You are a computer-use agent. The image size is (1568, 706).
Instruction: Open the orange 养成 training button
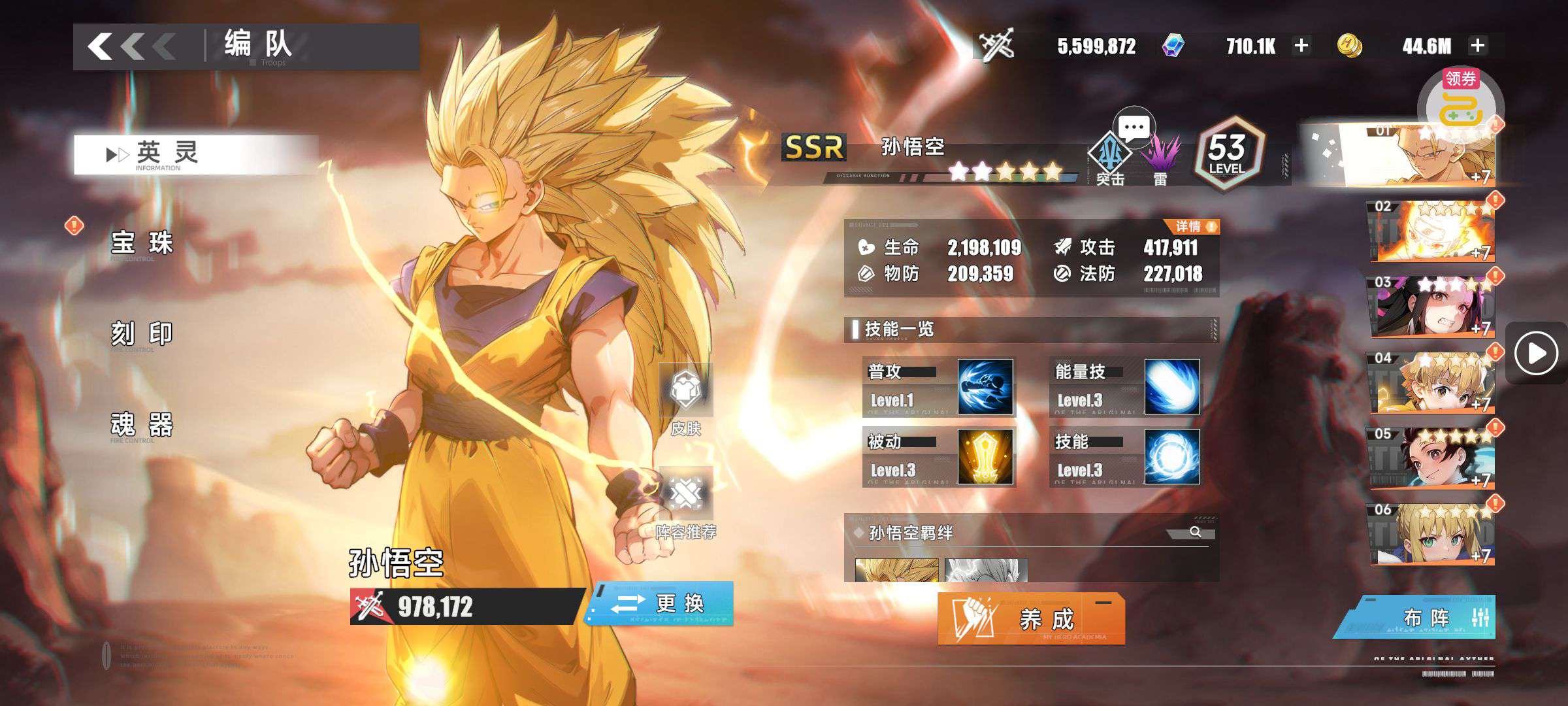(1031, 618)
